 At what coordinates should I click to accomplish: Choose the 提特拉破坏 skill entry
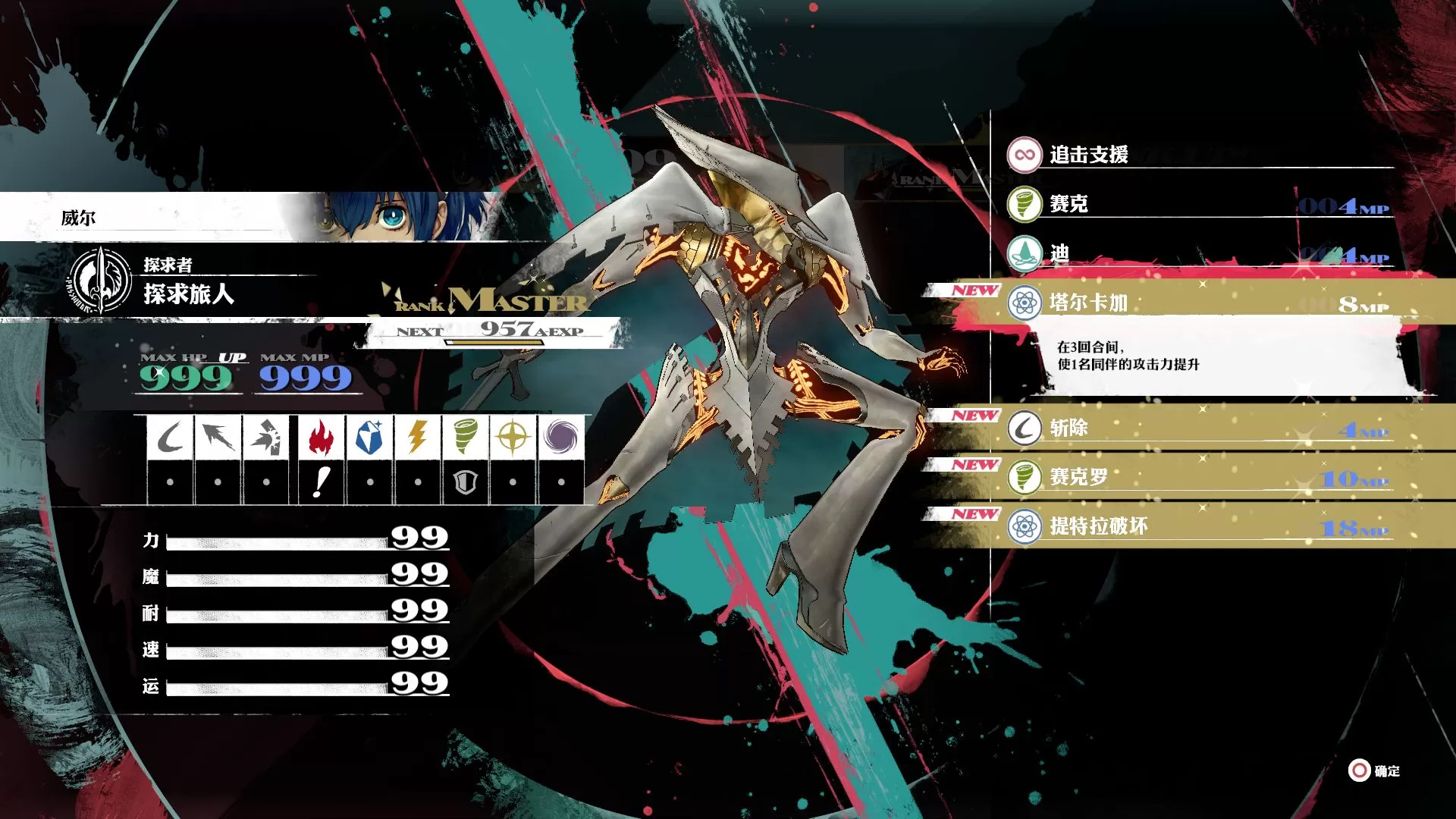pyautogui.click(x=1198, y=526)
